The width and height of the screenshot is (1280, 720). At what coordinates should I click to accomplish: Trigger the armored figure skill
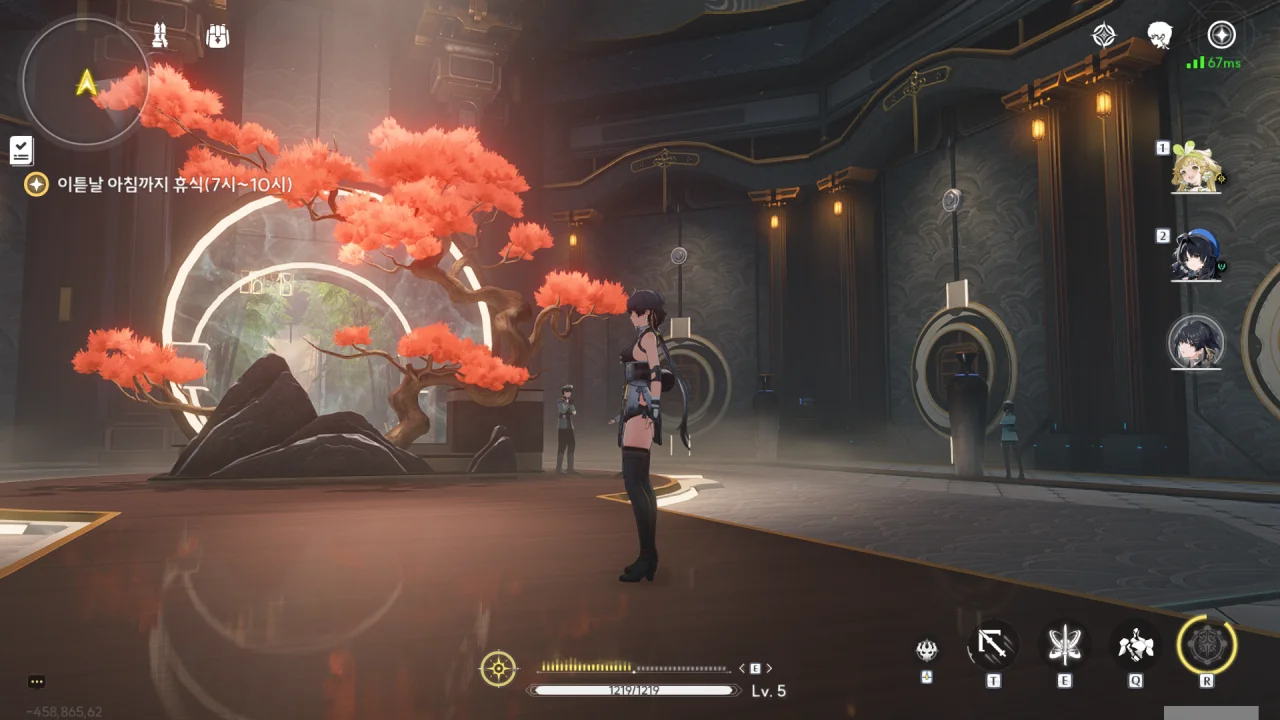click(x=1136, y=645)
